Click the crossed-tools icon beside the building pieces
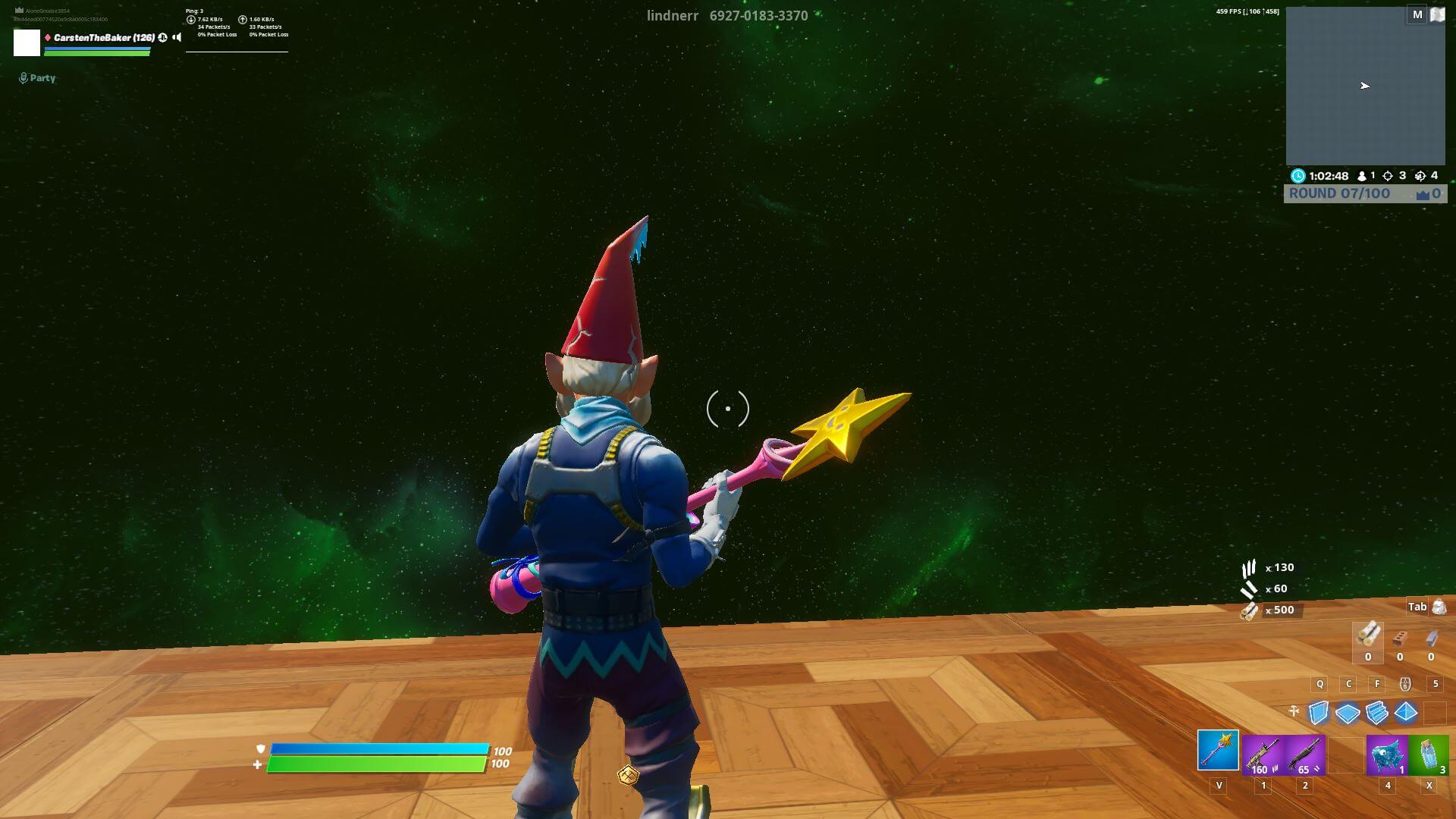Viewport: 1456px width, 819px height. click(1294, 711)
